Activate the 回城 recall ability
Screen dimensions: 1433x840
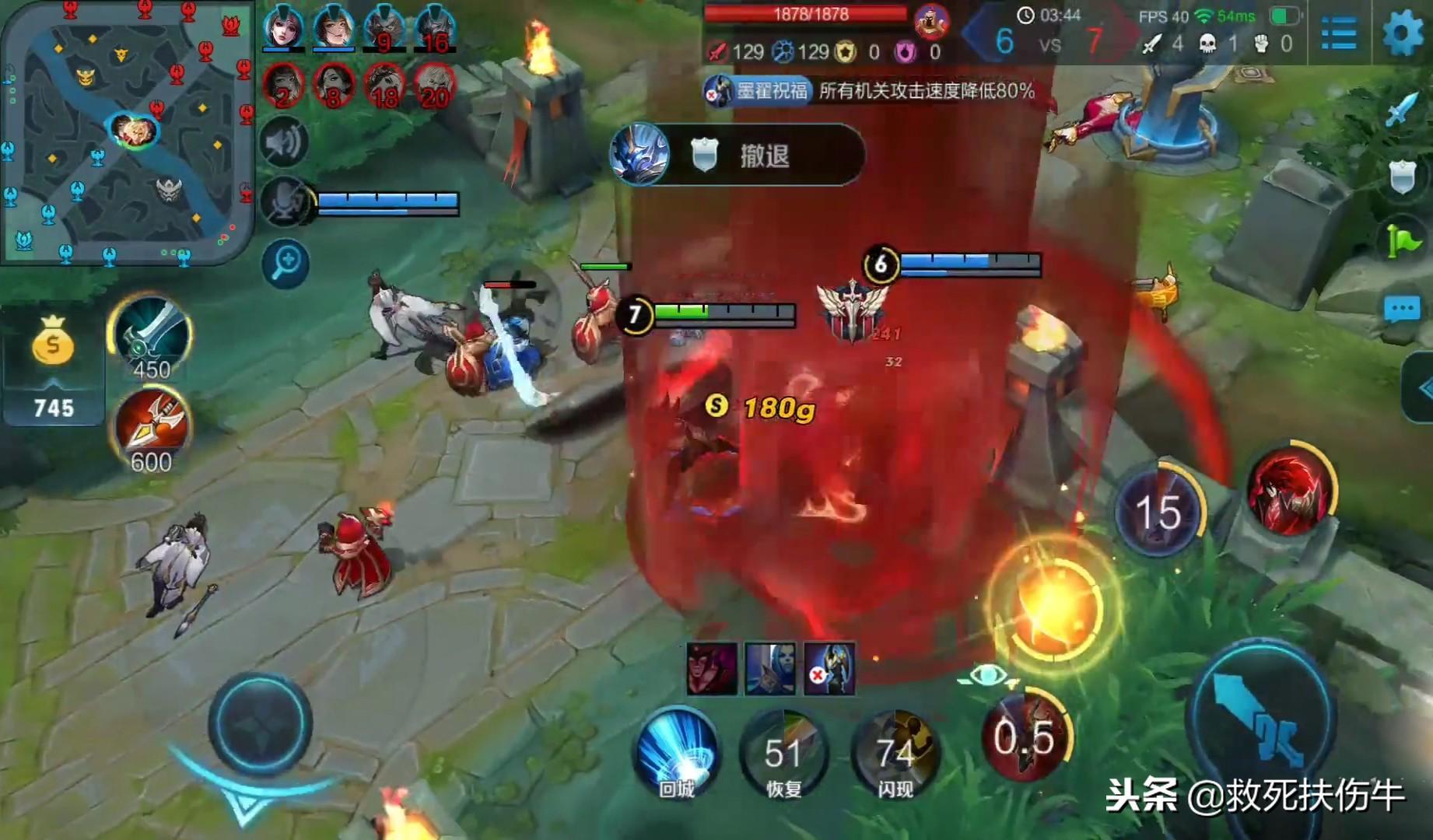click(676, 752)
